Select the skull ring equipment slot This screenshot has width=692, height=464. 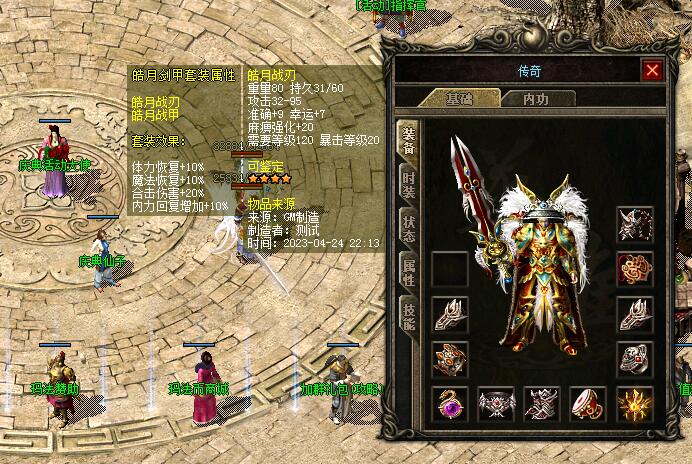pos(635,358)
